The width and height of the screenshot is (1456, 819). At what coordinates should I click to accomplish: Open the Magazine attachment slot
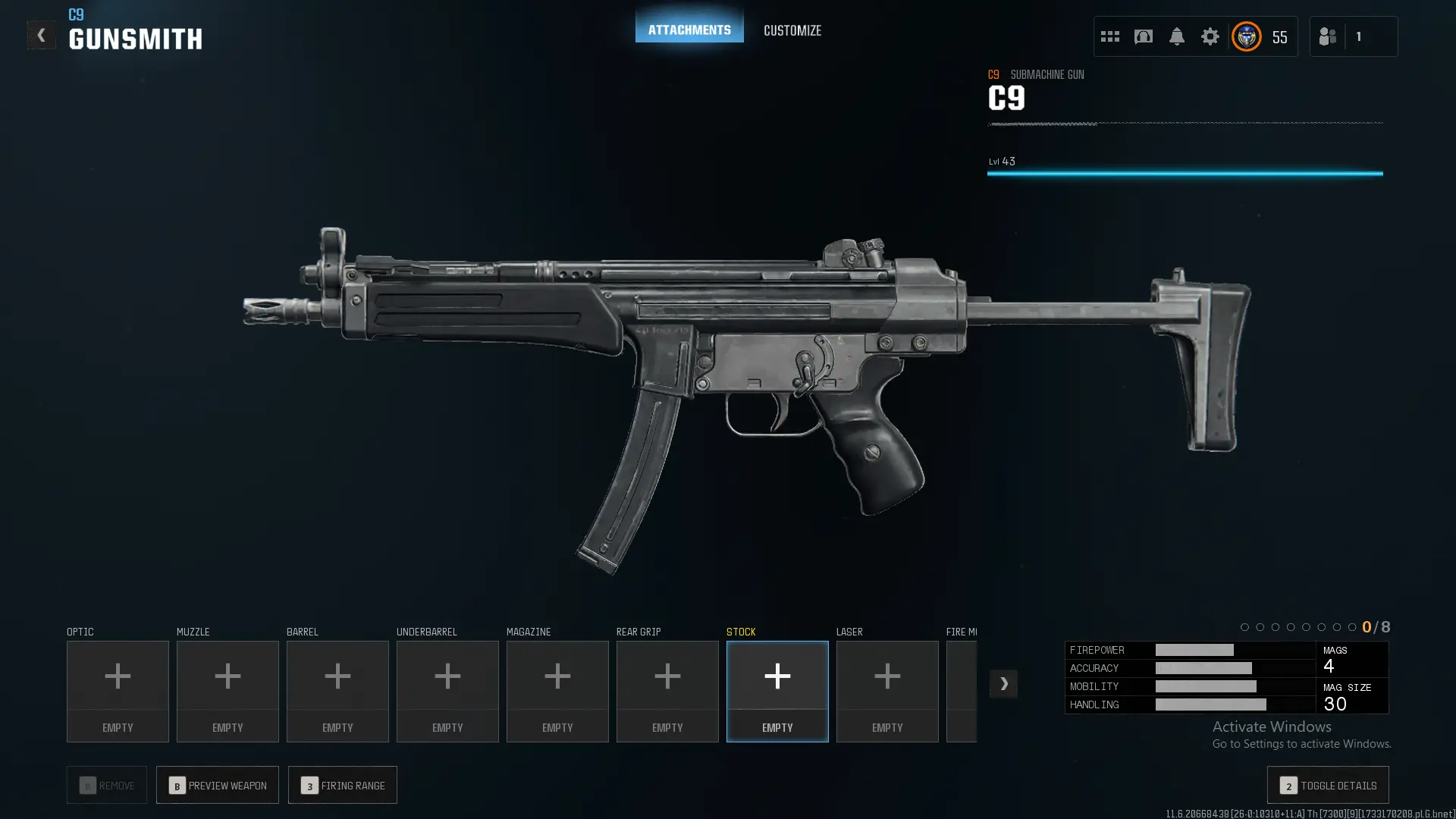(557, 691)
